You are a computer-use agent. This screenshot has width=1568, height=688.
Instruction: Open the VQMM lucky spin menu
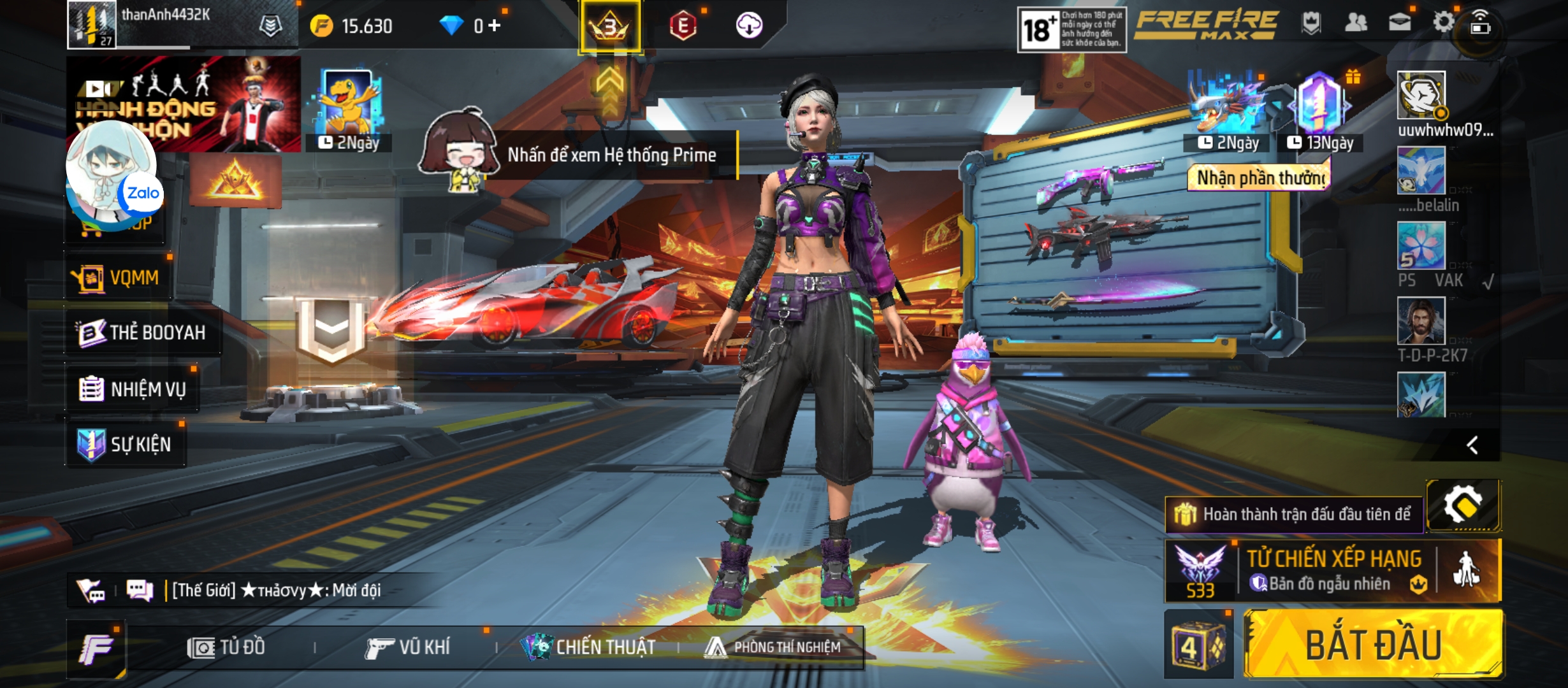[117, 278]
